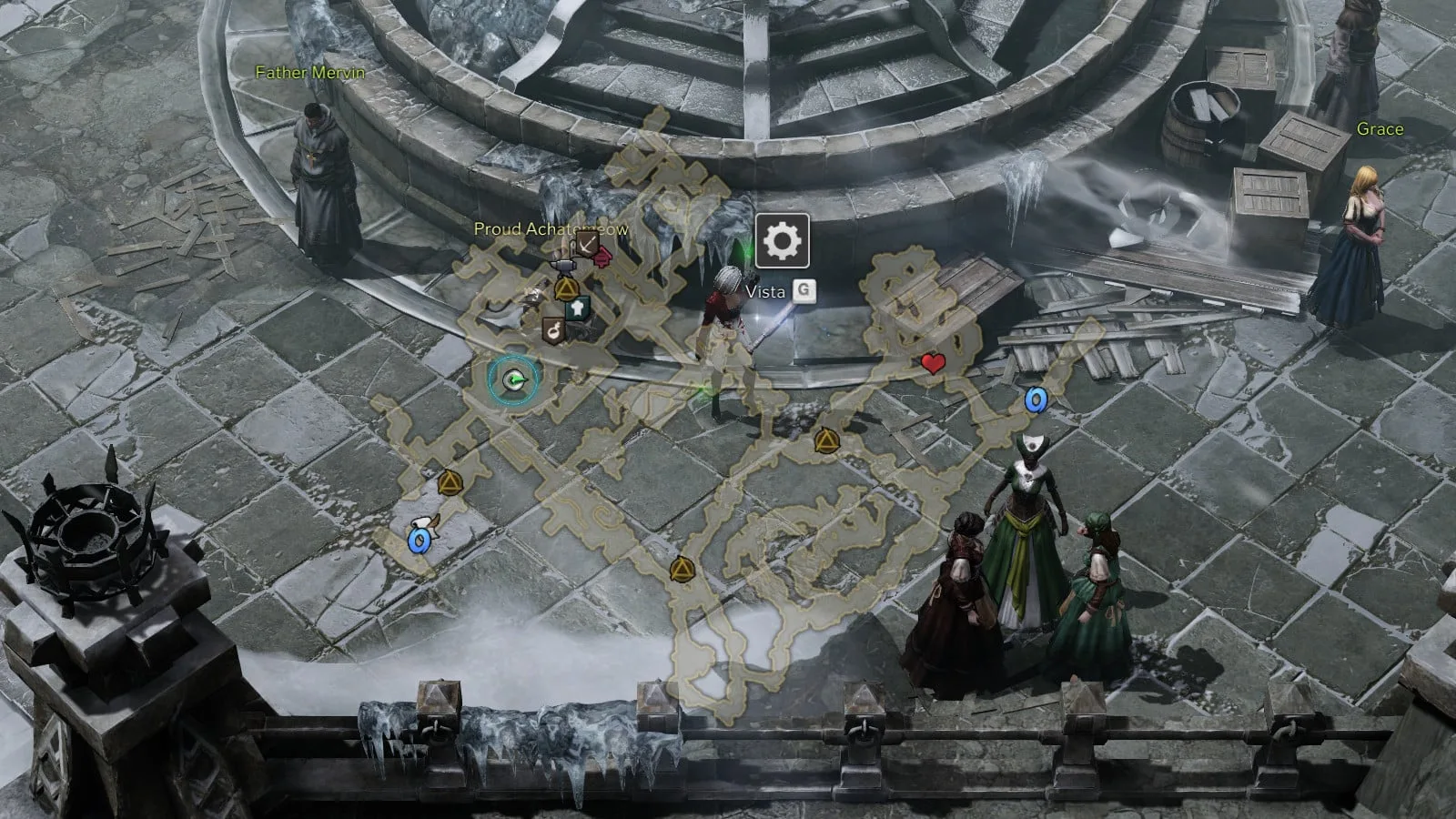The width and height of the screenshot is (1456, 819).
Task: Select the brown pickaxe vendor marker
Action: point(585,243)
